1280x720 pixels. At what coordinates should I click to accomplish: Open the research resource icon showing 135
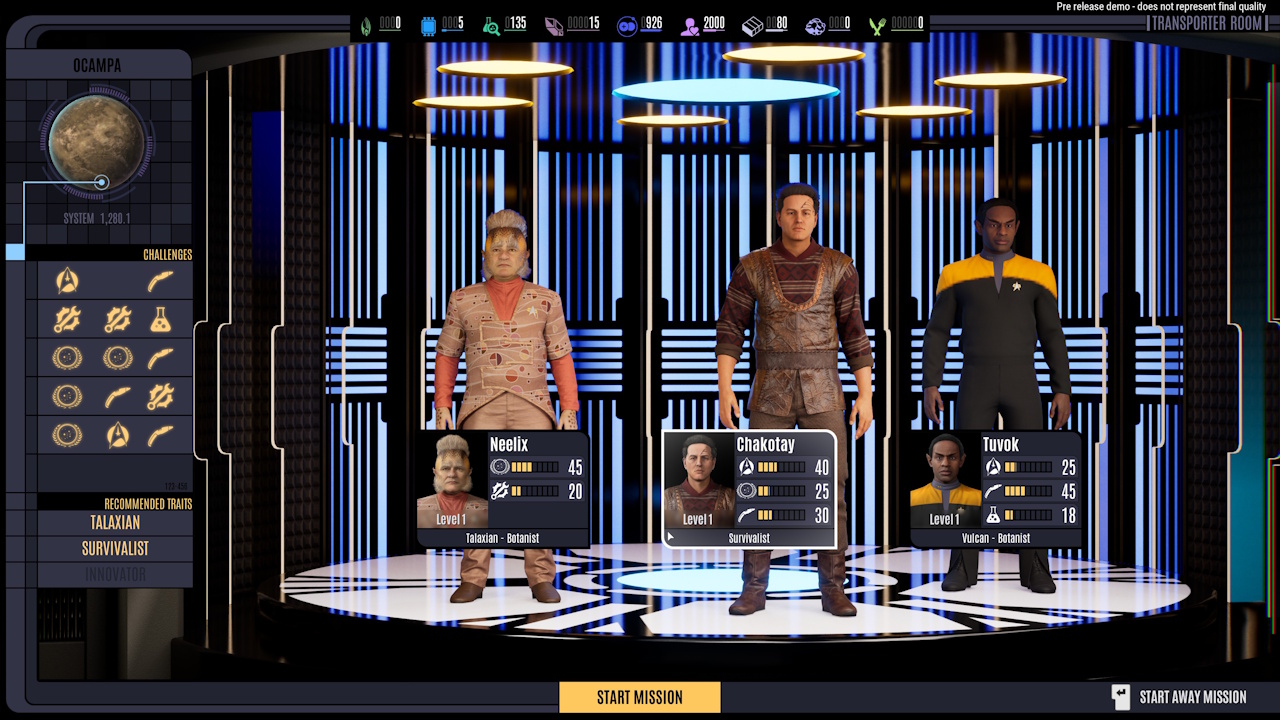(492, 23)
